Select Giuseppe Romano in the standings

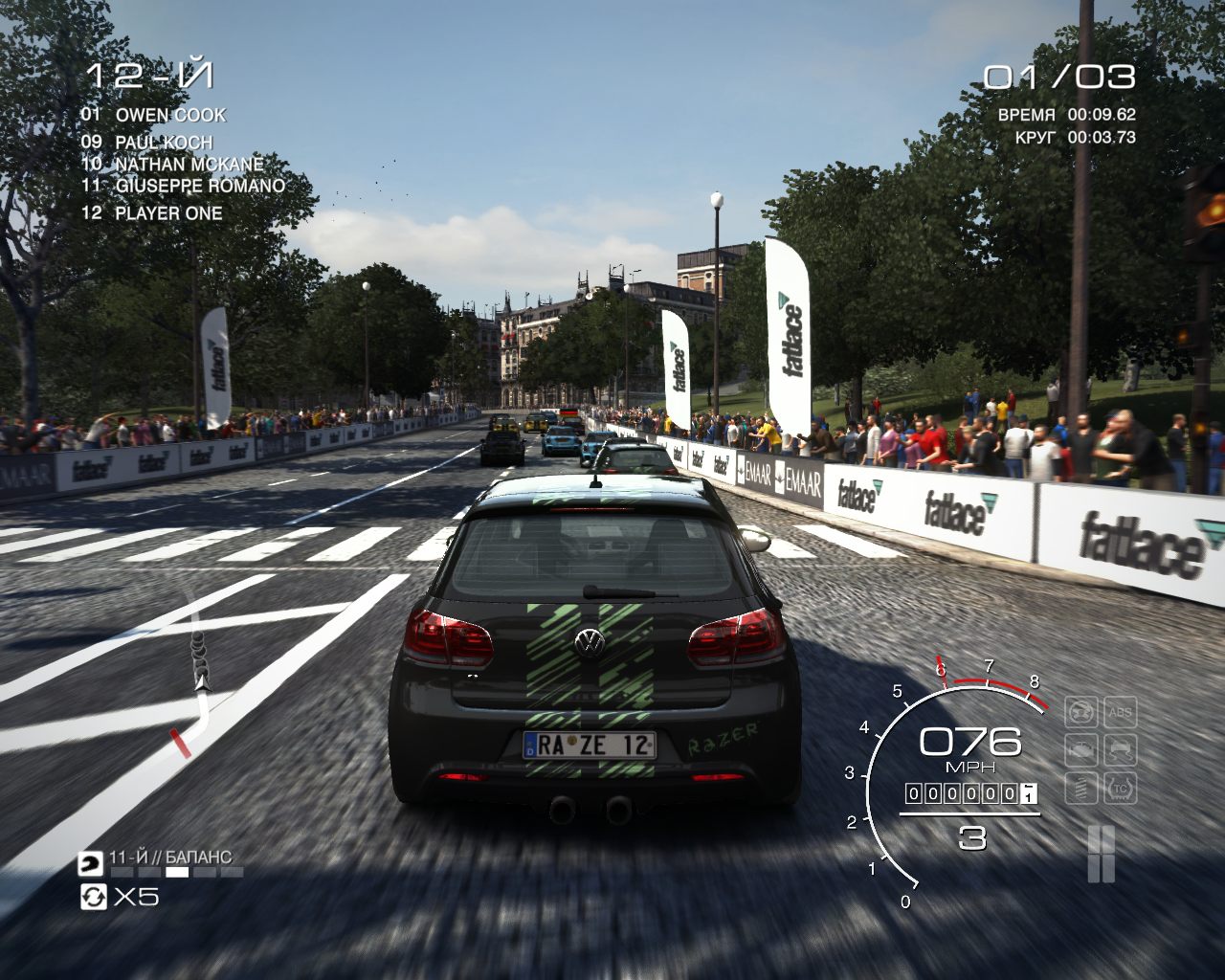pyautogui.click(x=183, y=186)
